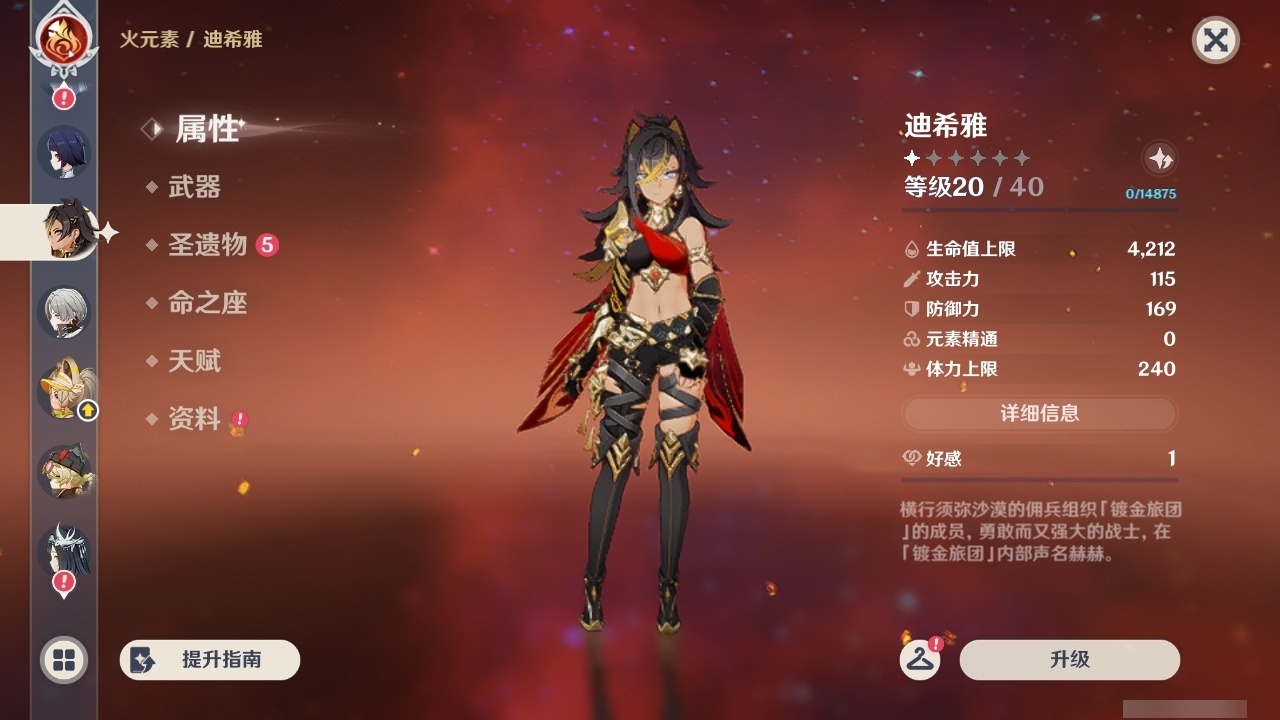
Task: Click the sword icon next to 攻击力
Action: [911, 279]
